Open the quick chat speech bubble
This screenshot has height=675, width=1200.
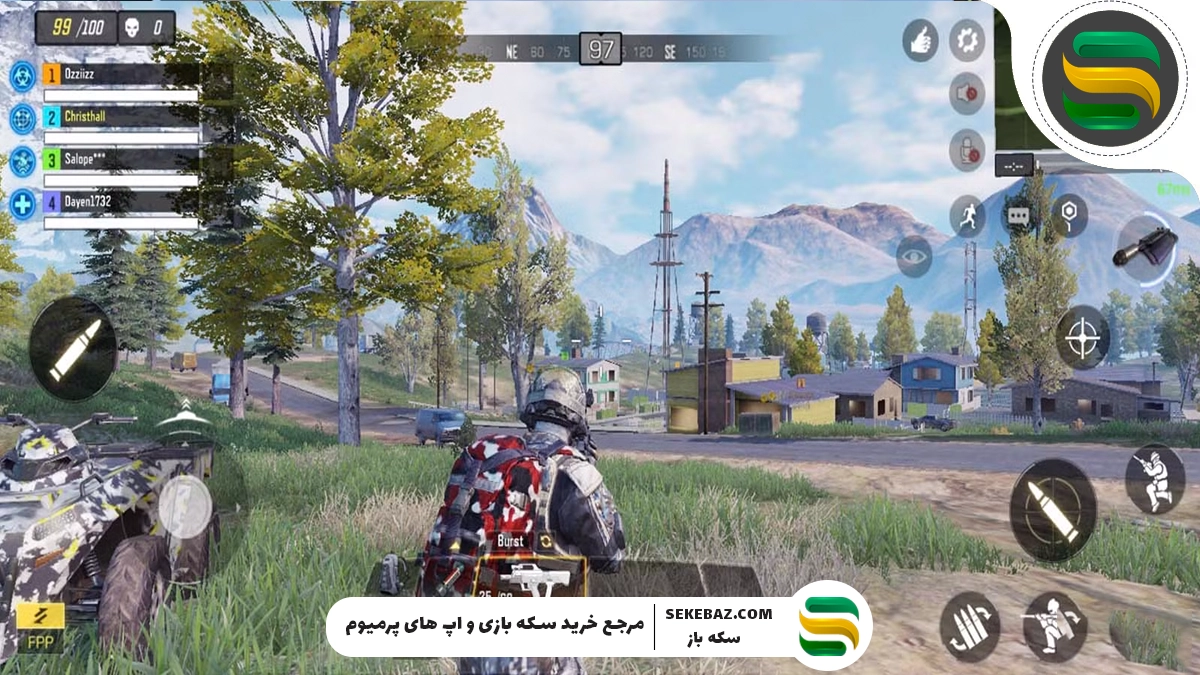click(1018, 215)
